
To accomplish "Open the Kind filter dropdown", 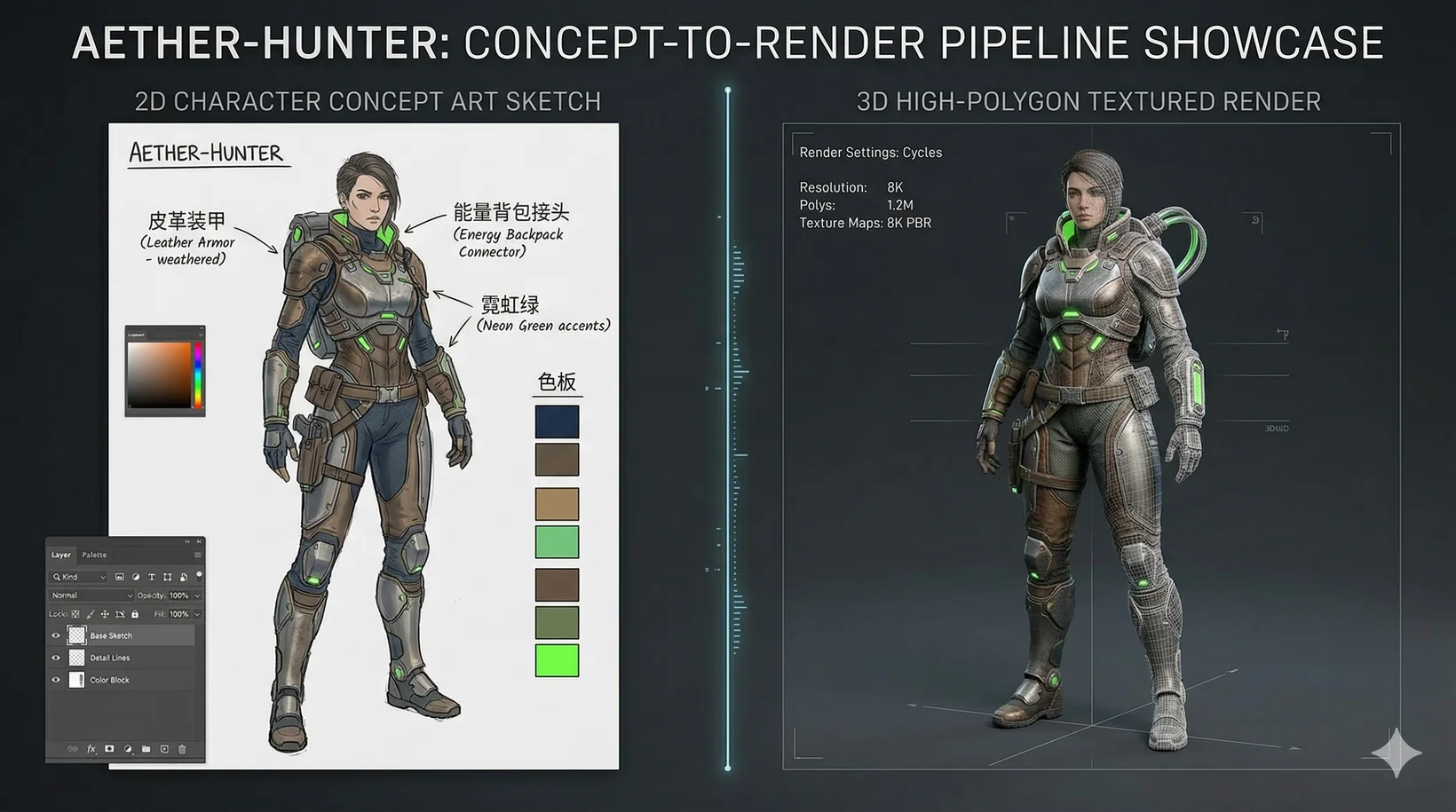I will (x=78, y=577).
